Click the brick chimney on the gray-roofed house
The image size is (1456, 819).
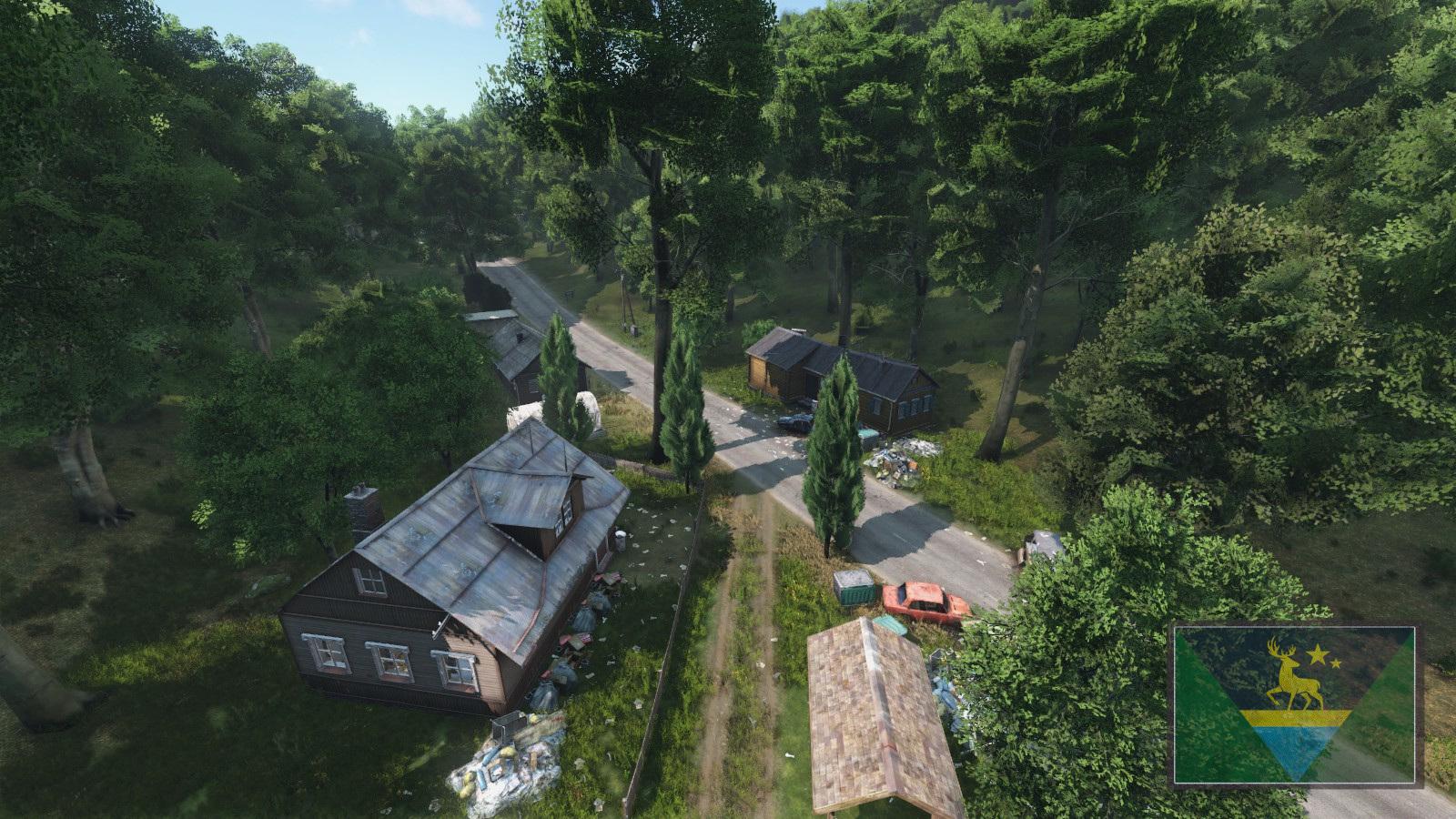point(364,506)
